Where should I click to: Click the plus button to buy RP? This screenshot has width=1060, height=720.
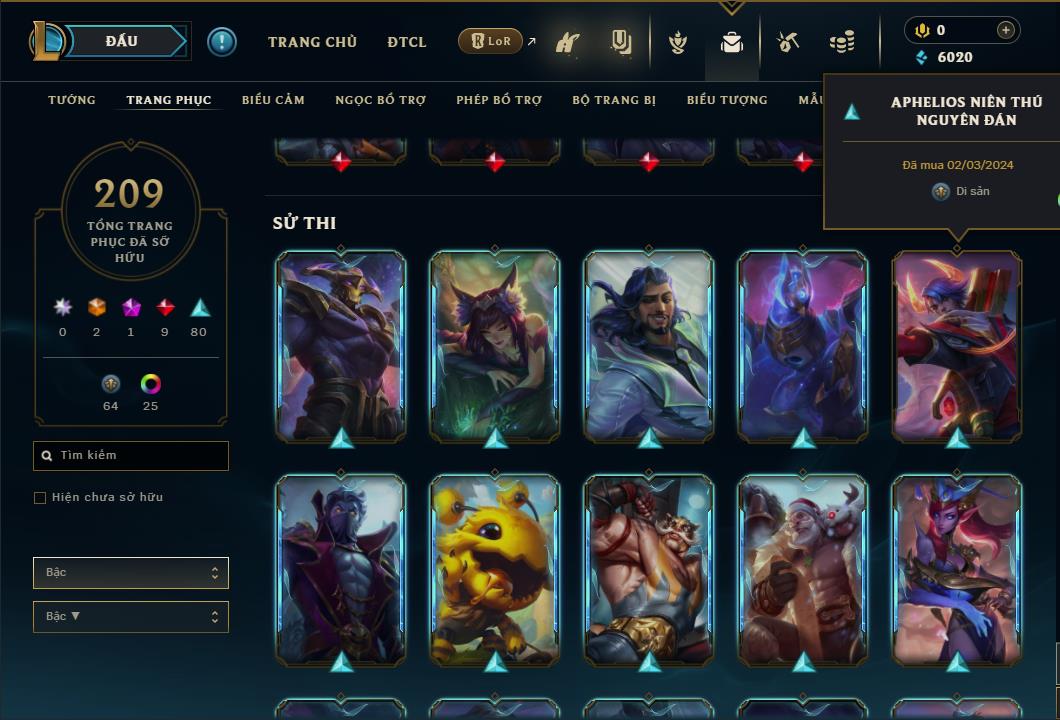tap(1005, 30)
